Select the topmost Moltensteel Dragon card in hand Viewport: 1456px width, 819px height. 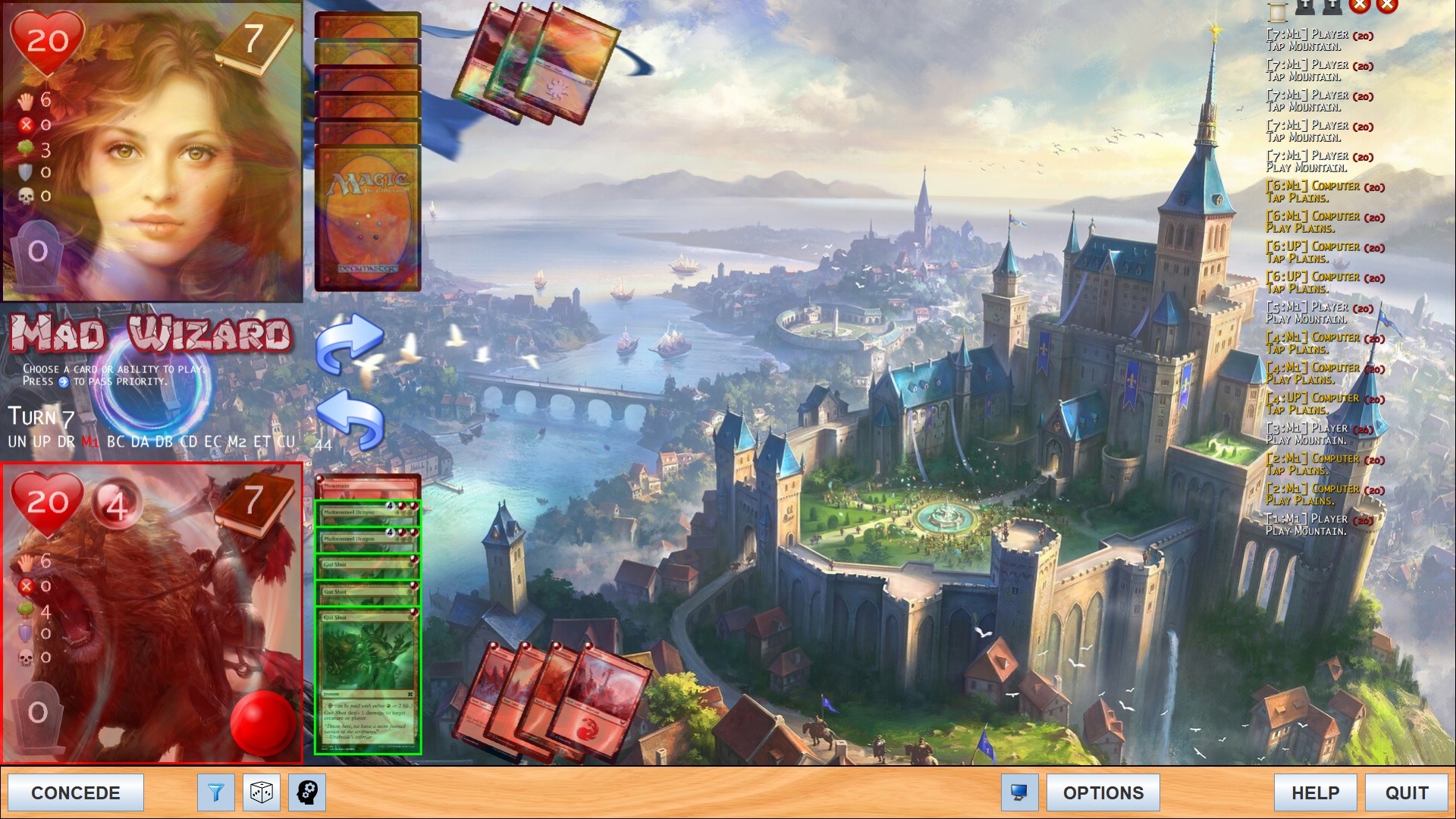tap(368, 513)
